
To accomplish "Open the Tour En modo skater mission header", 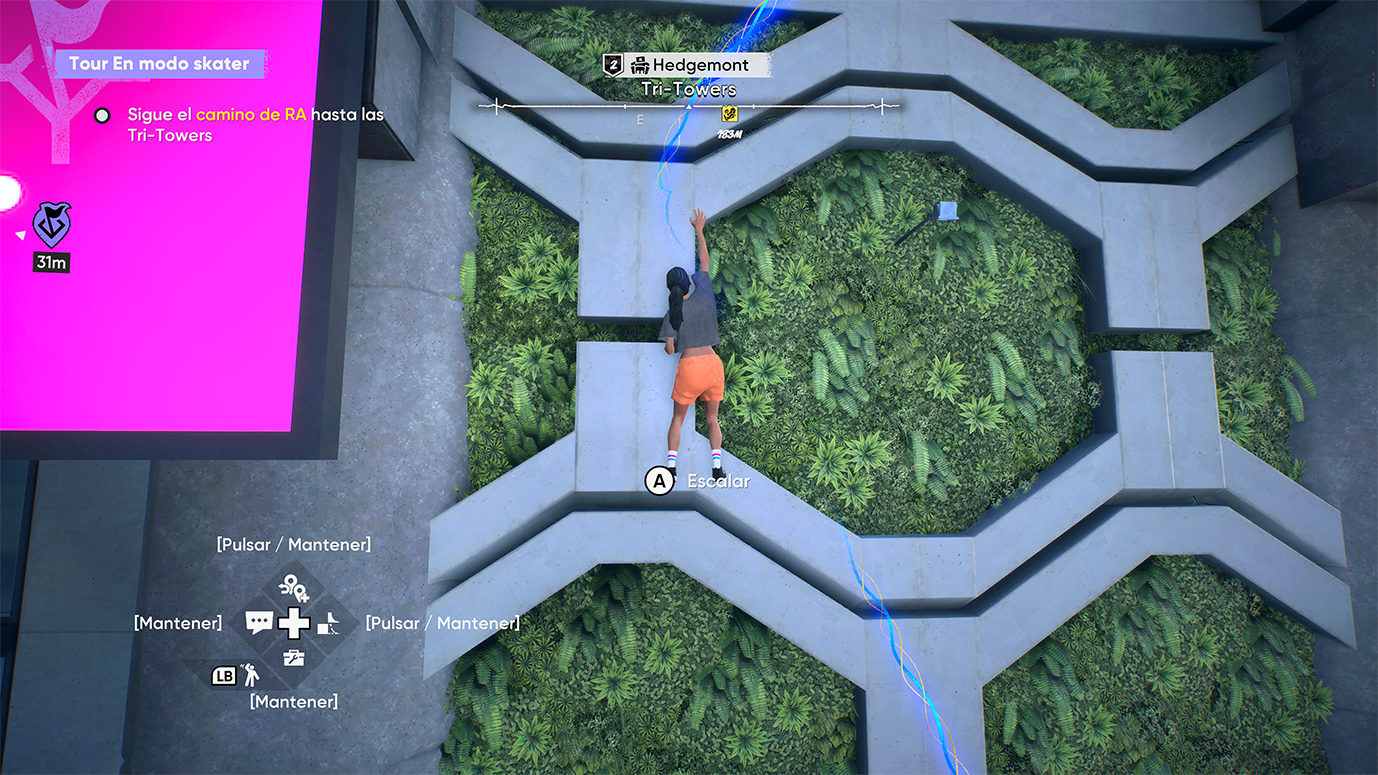I will (159, 64).
